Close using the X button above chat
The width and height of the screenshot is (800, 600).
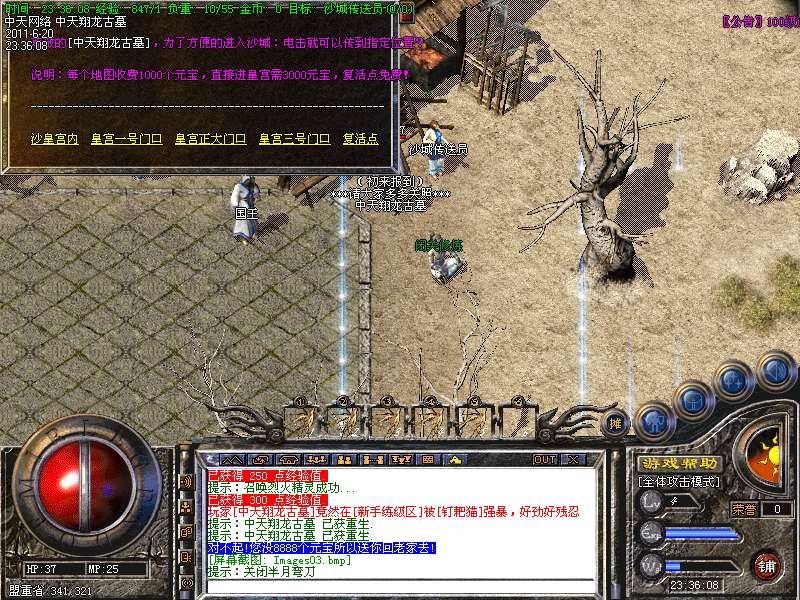[573, 459]
